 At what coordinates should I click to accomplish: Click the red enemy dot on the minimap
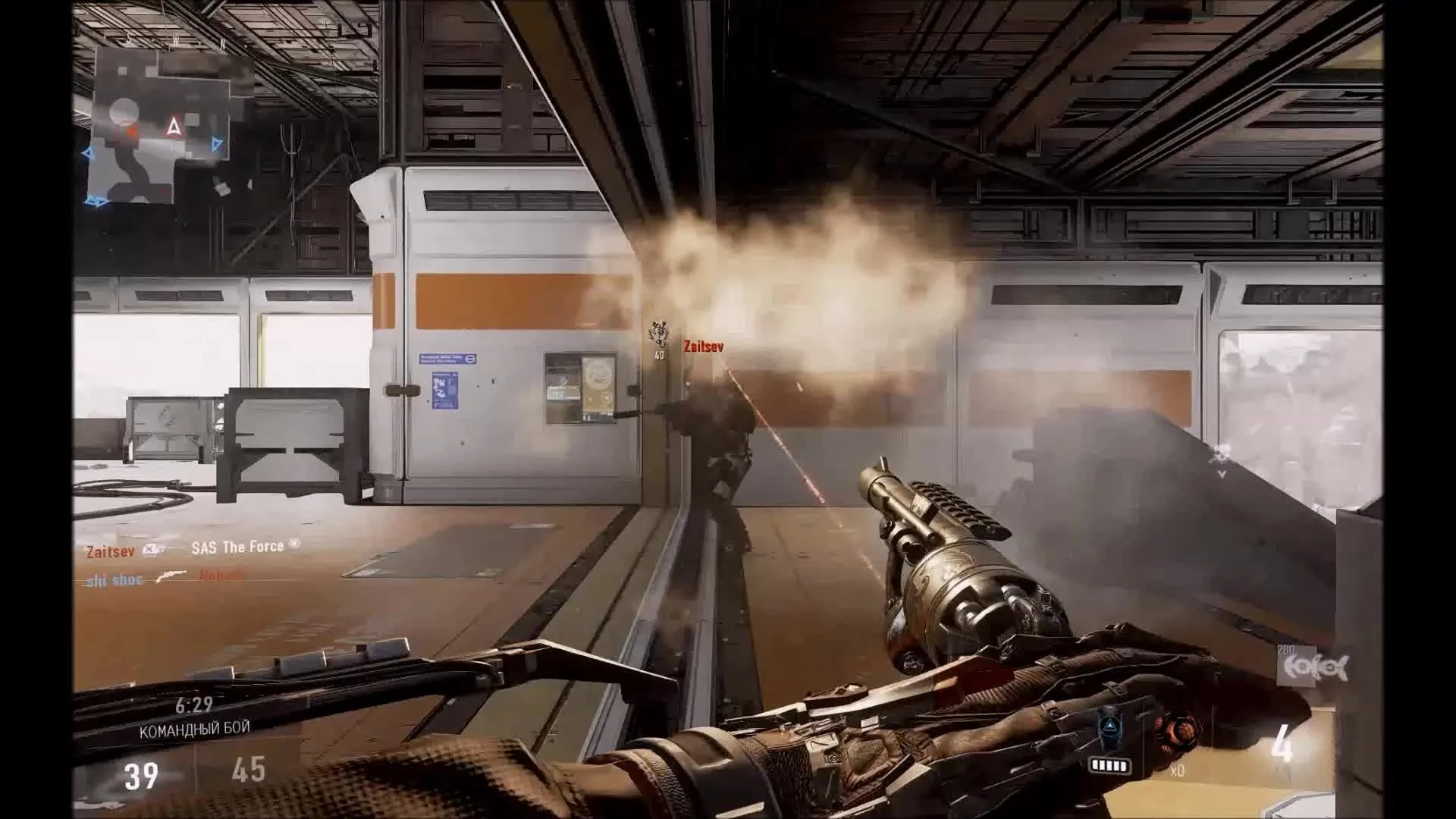pyautogui.click(x=130, y=130)
